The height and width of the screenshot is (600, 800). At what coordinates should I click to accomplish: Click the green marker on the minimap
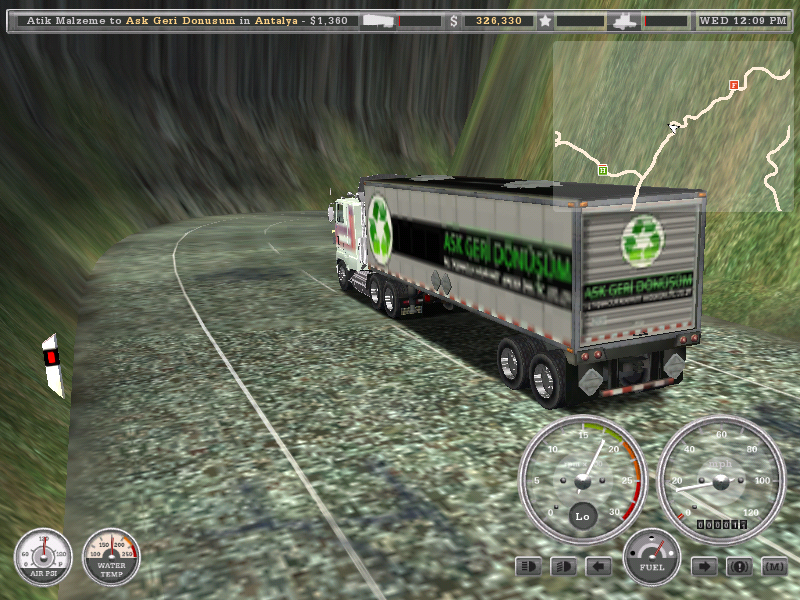click(602, 170)
